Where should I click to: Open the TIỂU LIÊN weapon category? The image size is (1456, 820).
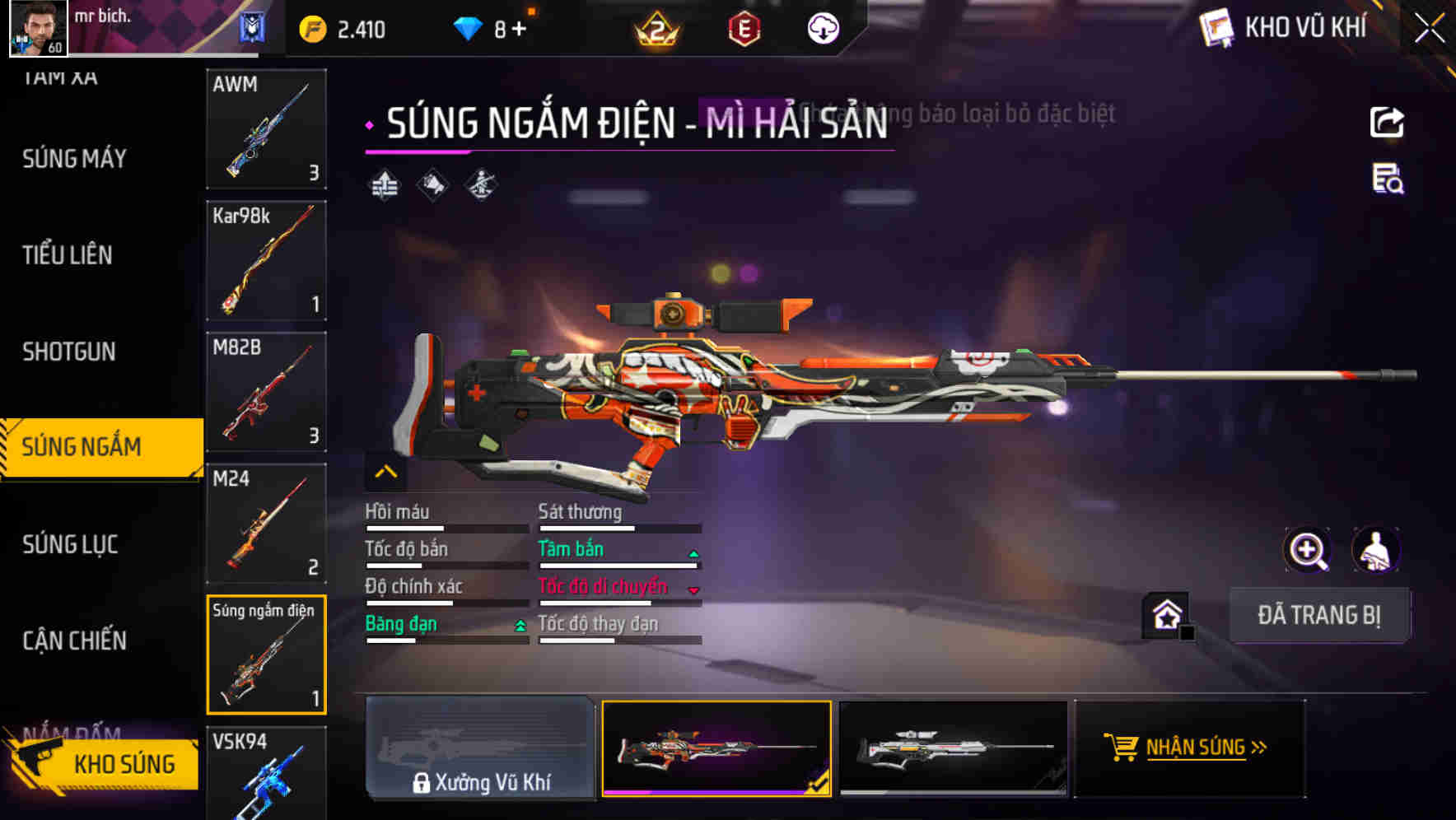68,255
